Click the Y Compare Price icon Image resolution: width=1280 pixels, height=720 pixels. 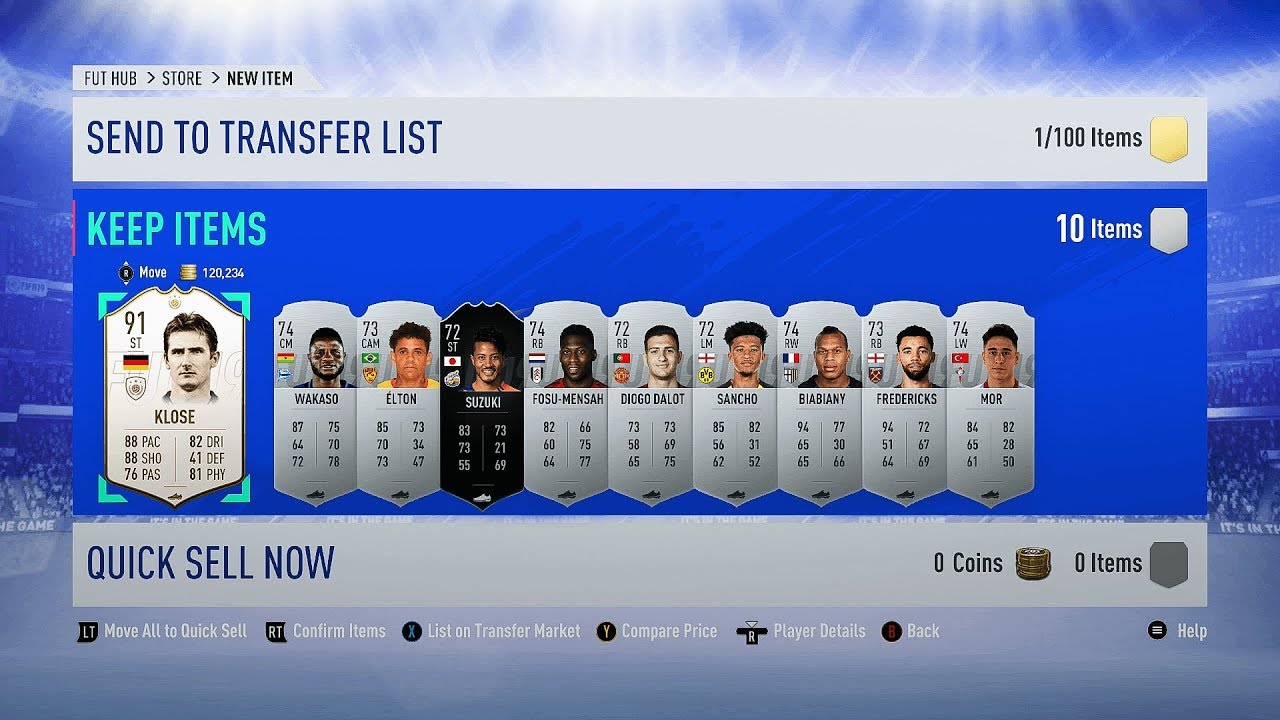606,631
